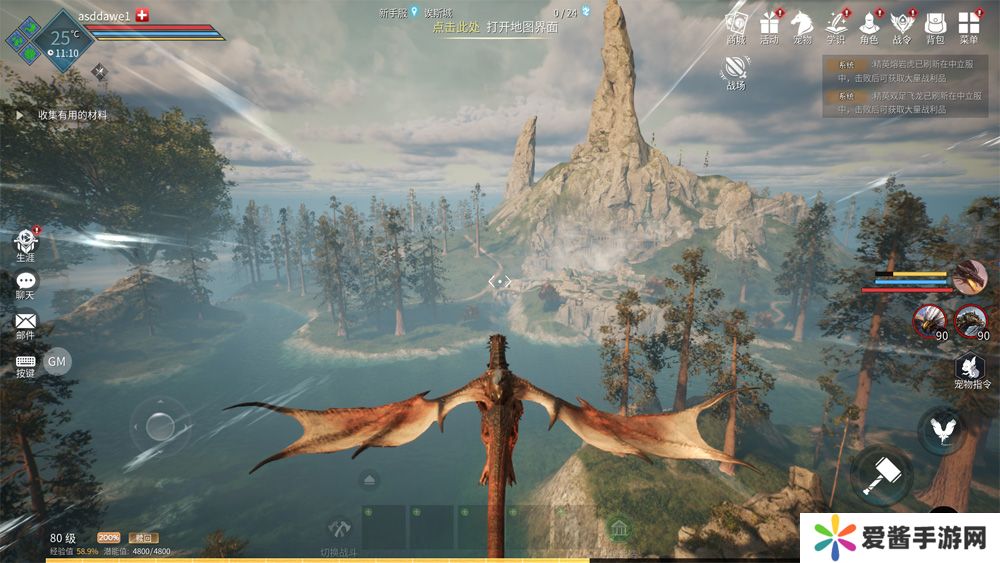The image size is (1000, 563).
Task: Open the 角色 character sheet
Action: tap(869, 24)
